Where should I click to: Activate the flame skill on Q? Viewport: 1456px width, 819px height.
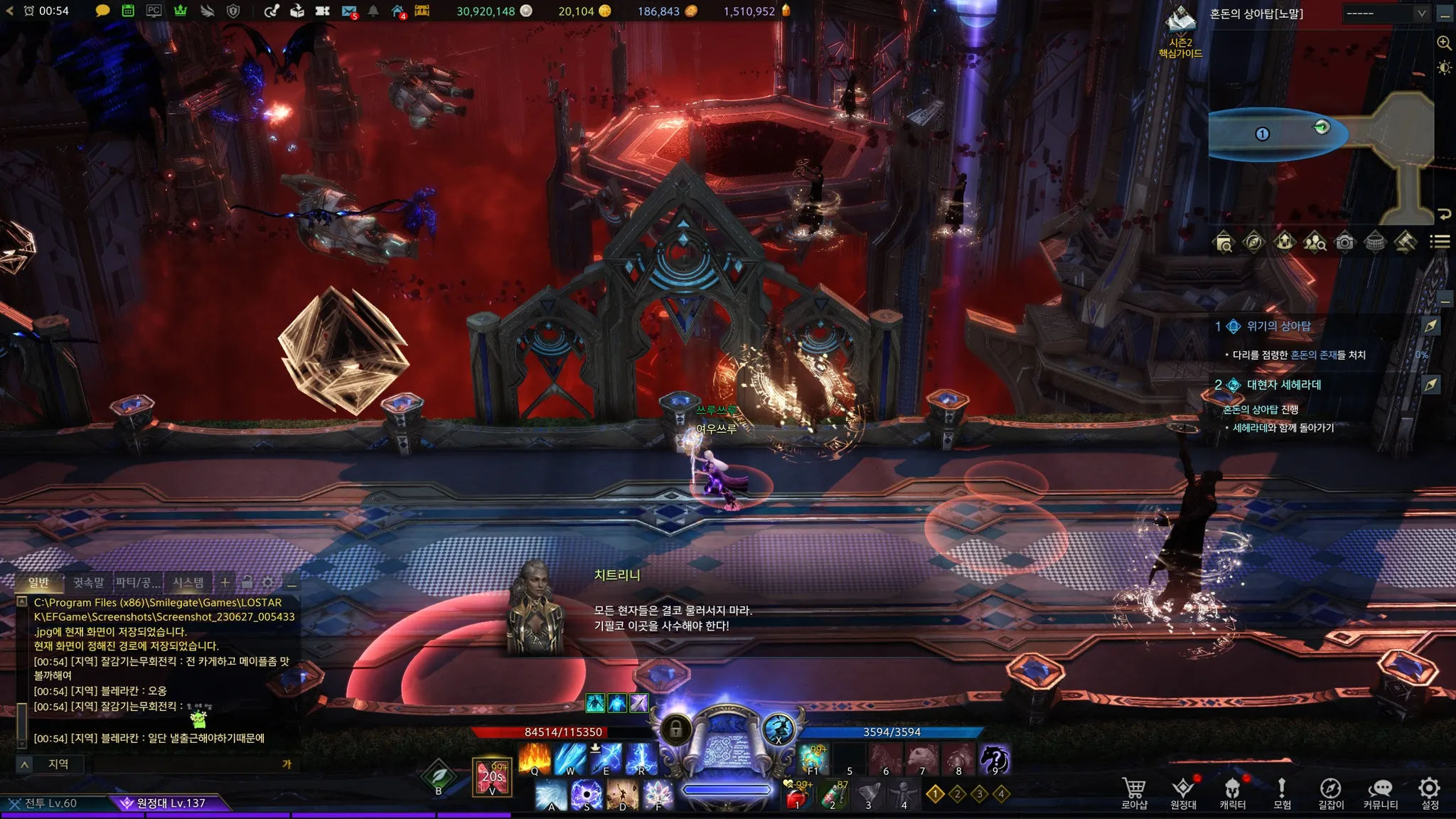click(x=535, y=759)
